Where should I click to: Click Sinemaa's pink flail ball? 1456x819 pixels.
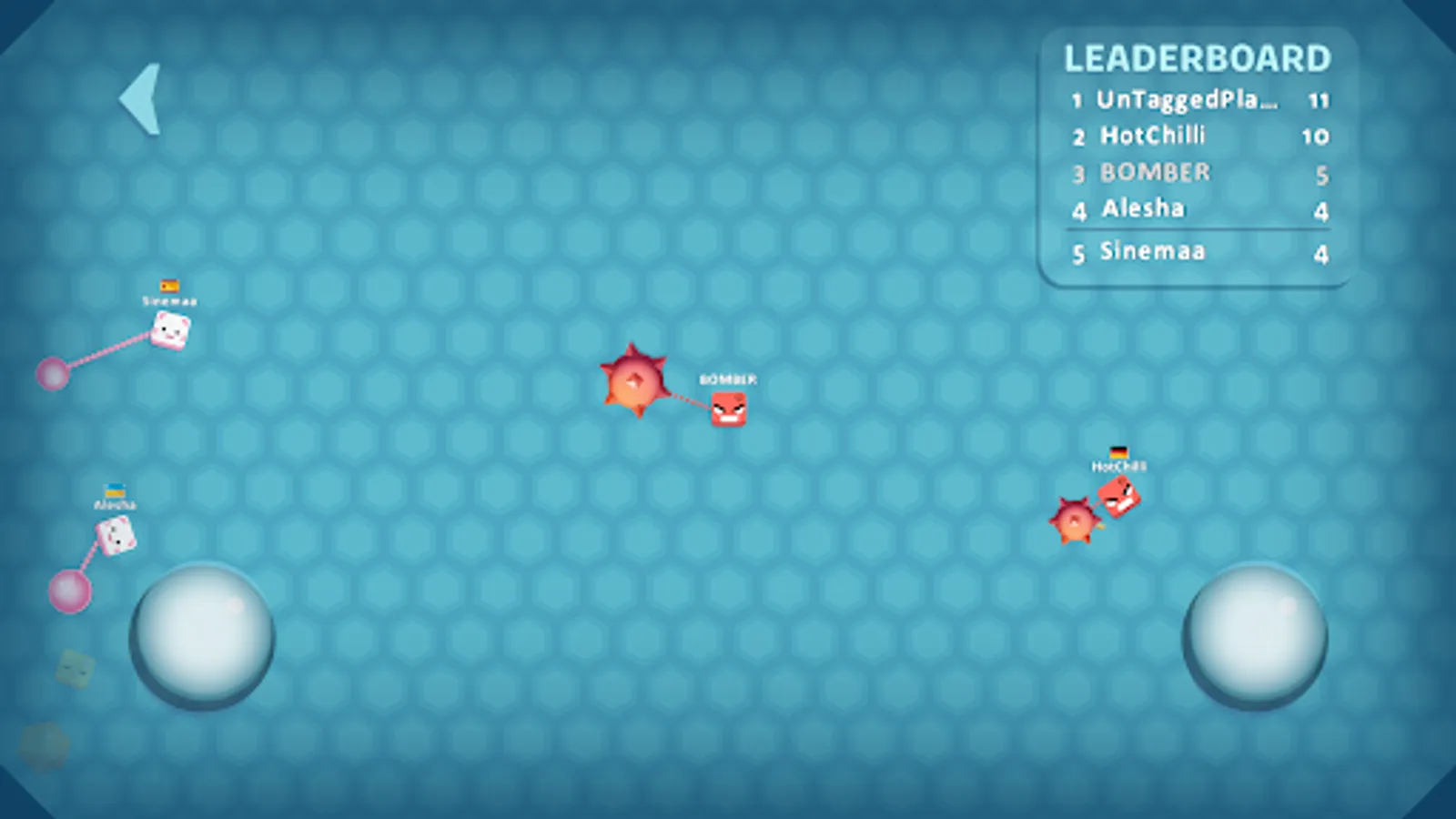(55, 373)
